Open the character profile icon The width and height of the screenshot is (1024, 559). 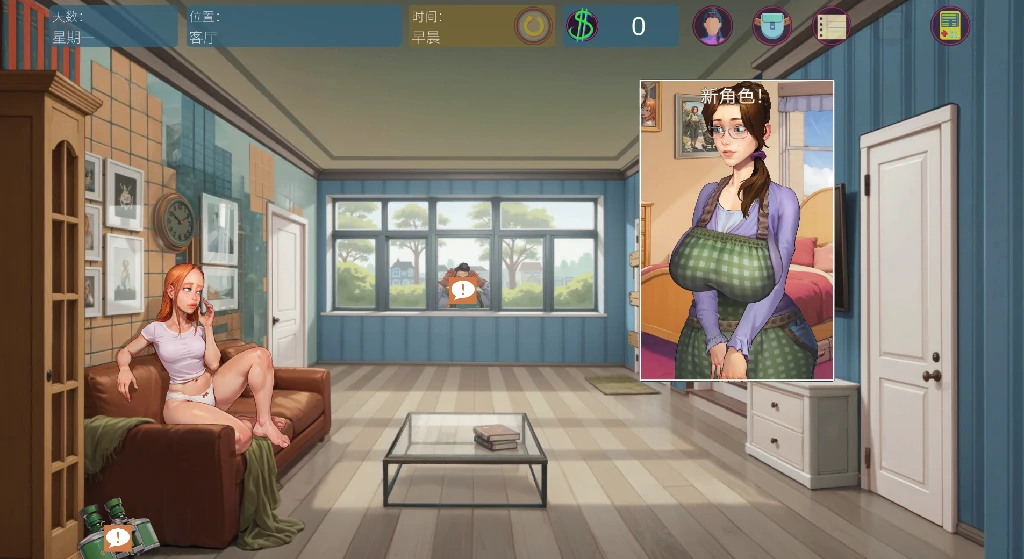[712, 26]
